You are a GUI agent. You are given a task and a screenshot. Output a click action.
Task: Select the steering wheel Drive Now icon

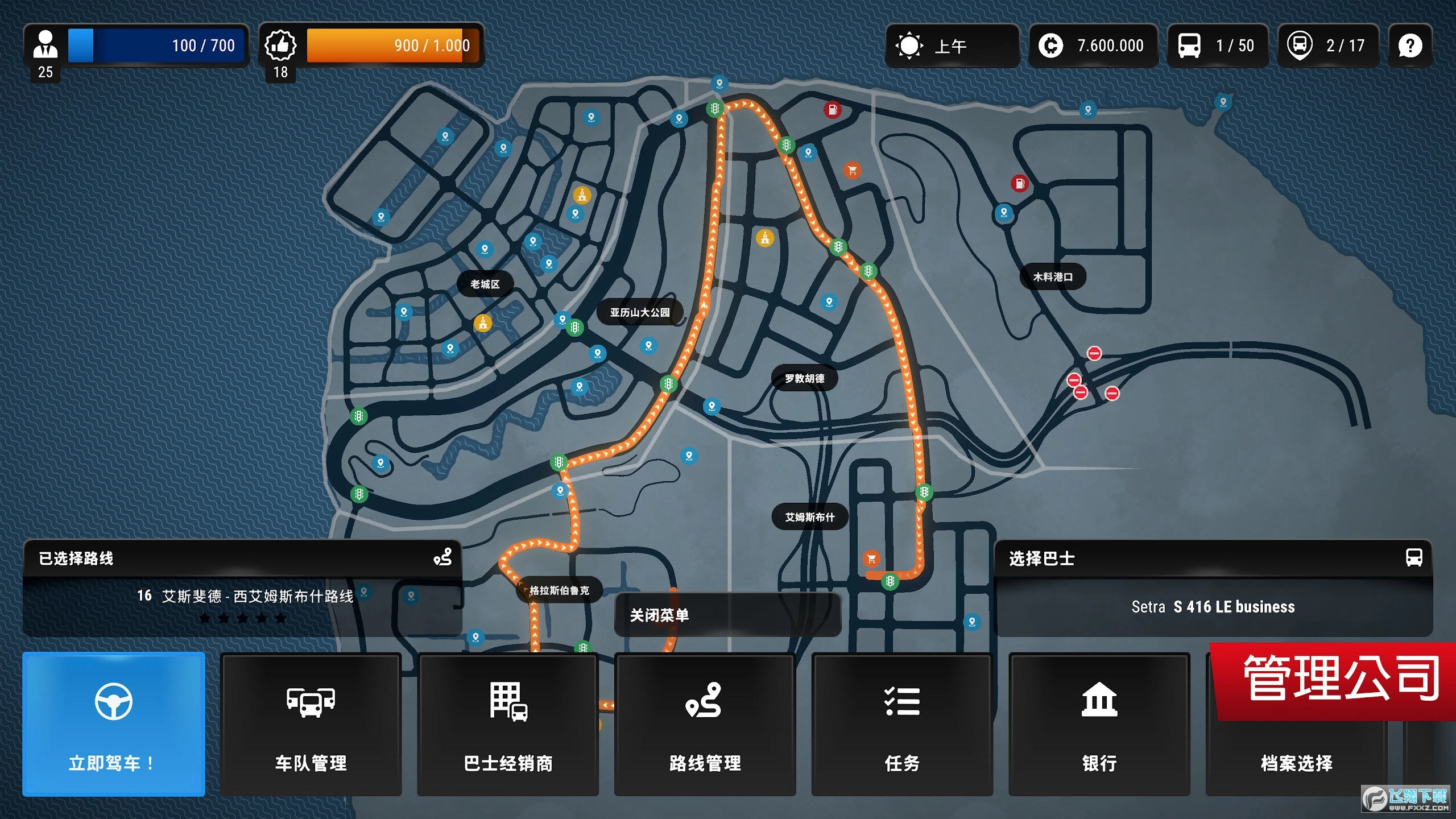[113, 702]
